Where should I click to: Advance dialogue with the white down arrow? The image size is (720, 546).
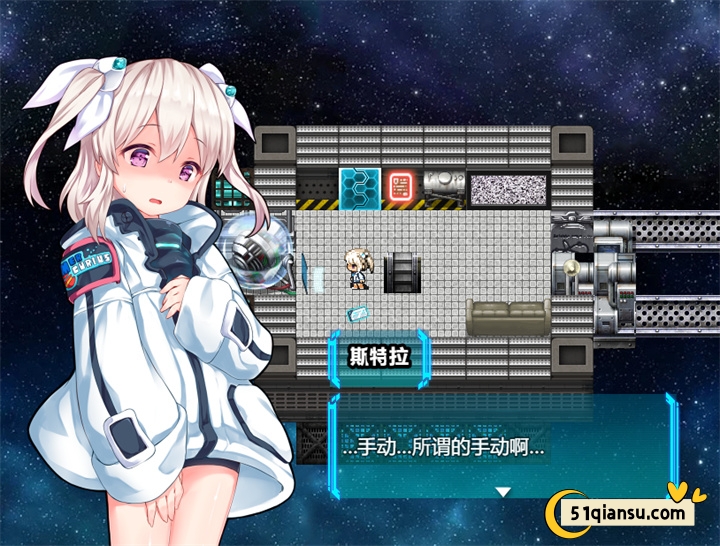[x=504, y=491]
